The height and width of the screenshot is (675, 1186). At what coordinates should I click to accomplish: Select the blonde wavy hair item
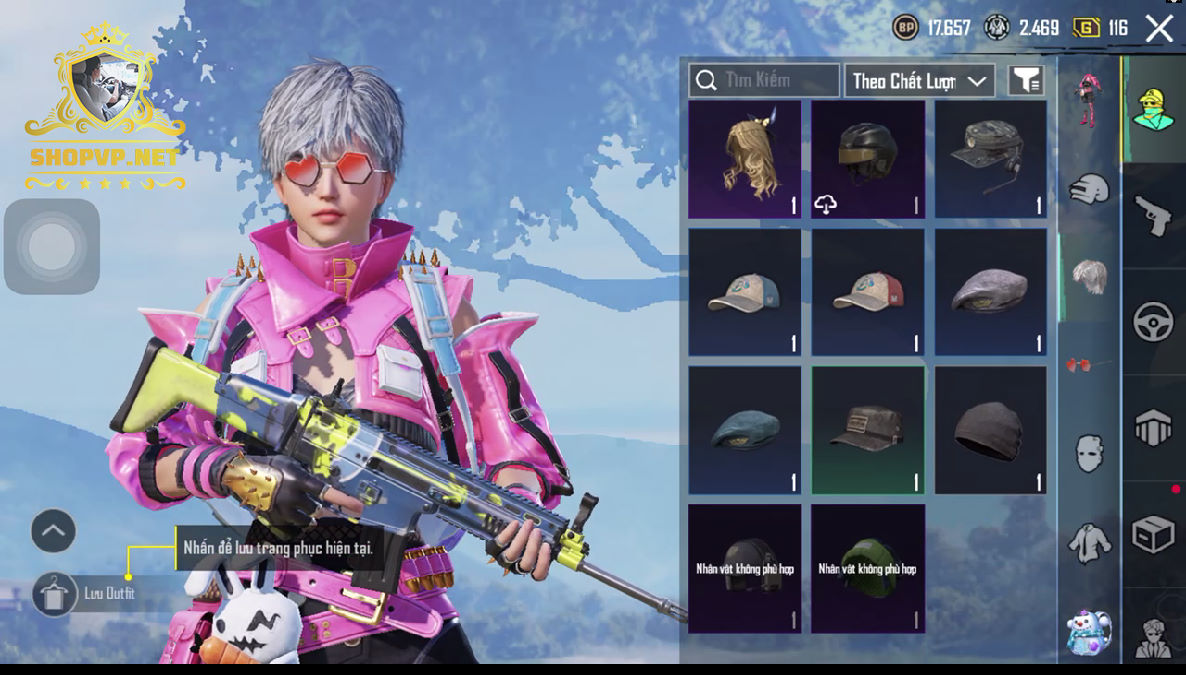click(x=744, y=159)
